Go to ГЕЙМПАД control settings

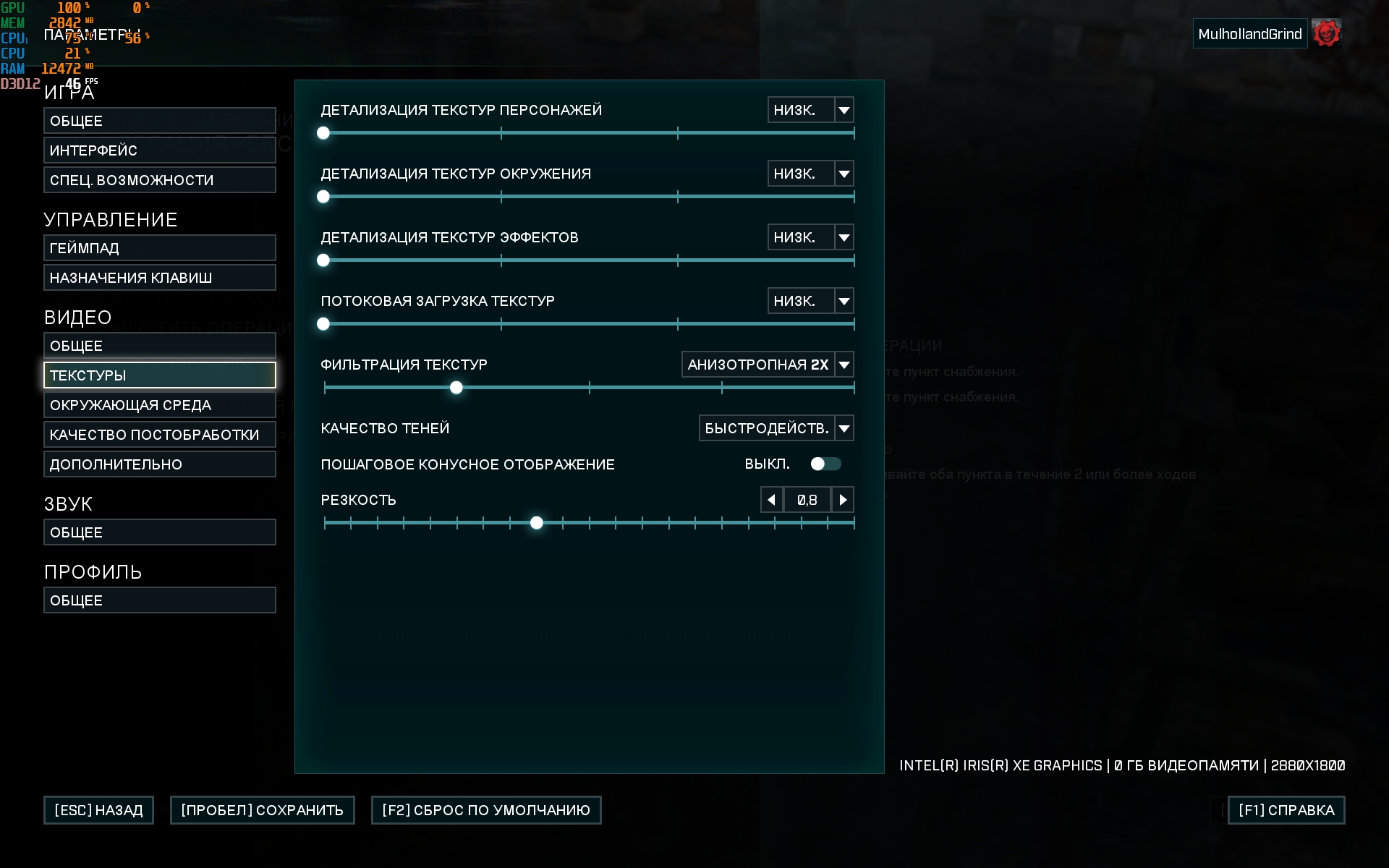pos(159,248)
